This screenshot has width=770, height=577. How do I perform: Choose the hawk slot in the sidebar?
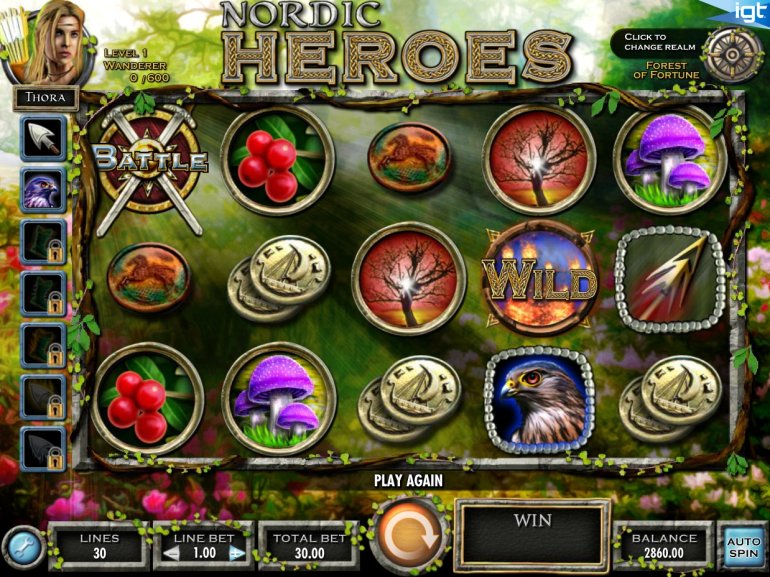(43, 189)
